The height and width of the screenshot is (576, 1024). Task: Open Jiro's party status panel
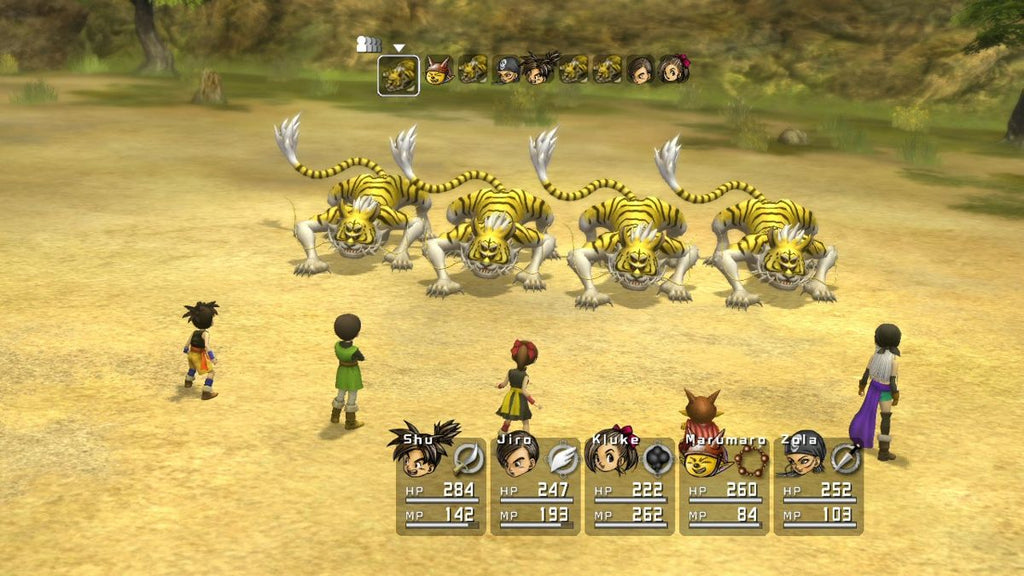[535, 483]
